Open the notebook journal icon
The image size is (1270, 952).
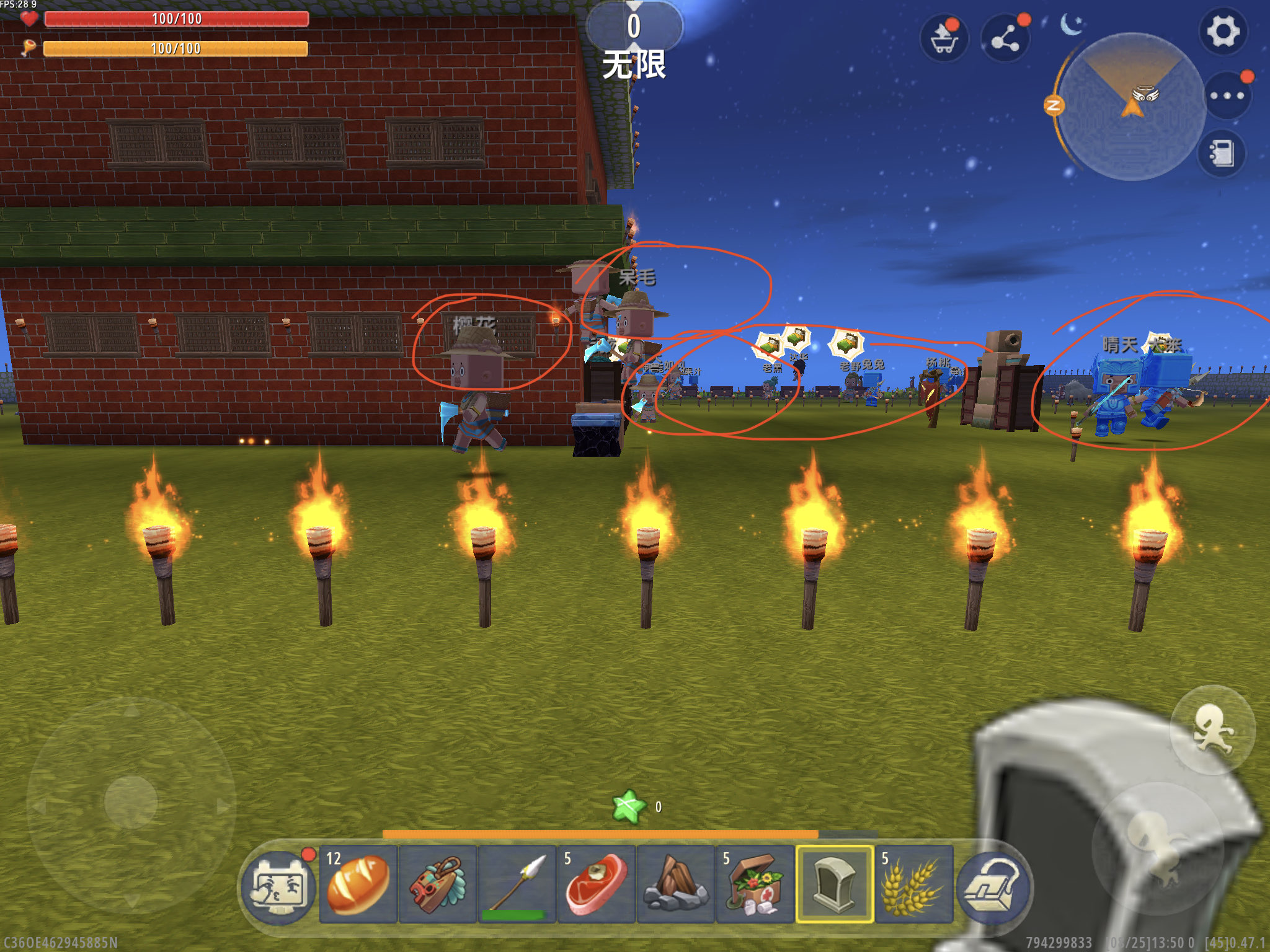(1221, 153)
